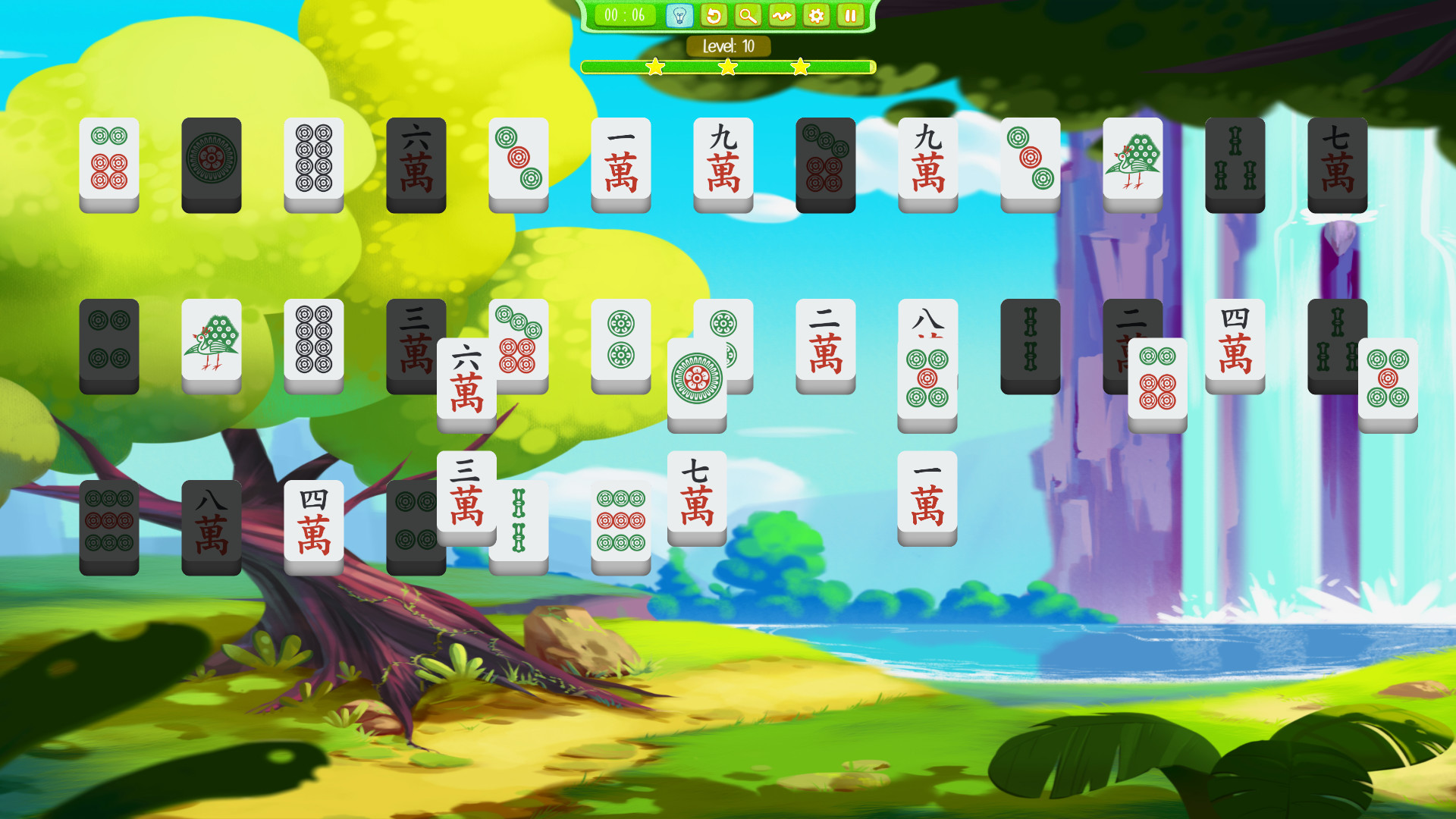Use the lightbulb hint button
The image size is (1456, 819).
[679, 15]
